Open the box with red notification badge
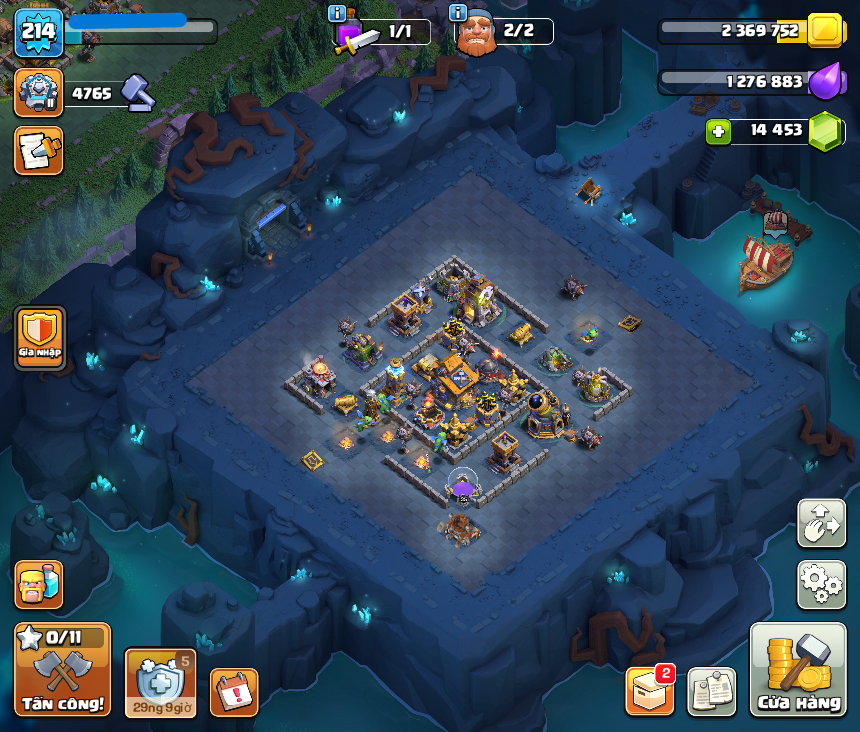 pyautogui.click(x=649, y=691)
